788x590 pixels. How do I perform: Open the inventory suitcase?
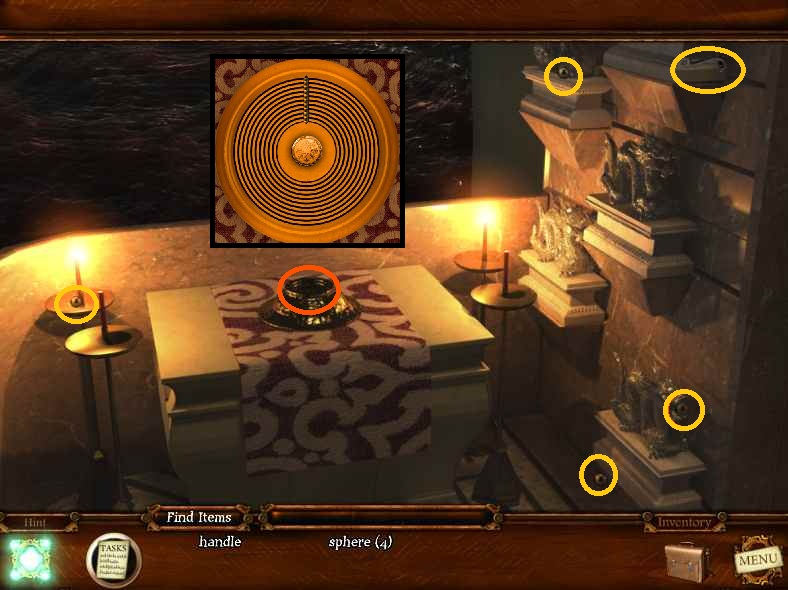689,560
